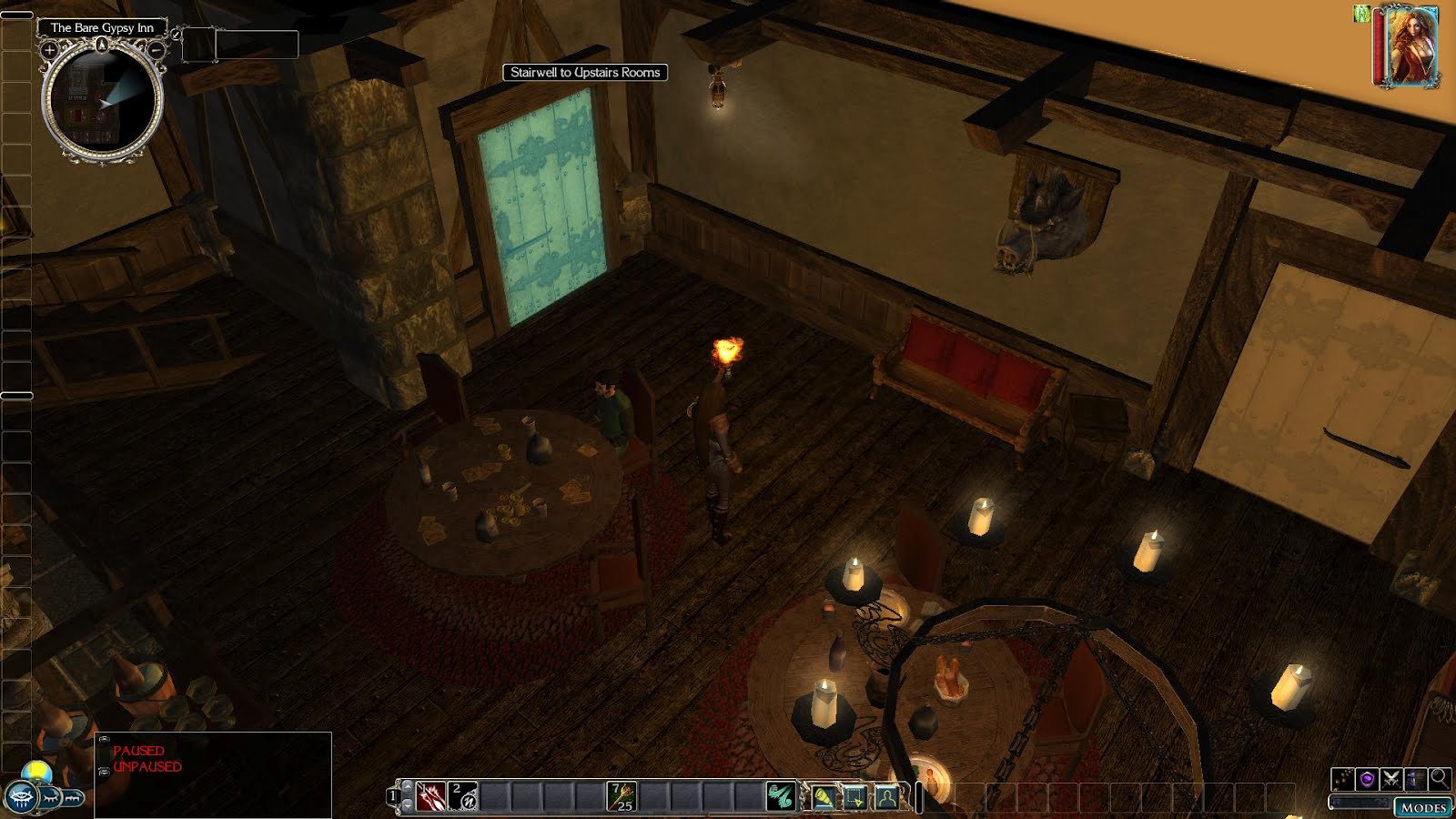Zoom out the minimap with minus button
1456x819 pixels.
click(157, 51)
